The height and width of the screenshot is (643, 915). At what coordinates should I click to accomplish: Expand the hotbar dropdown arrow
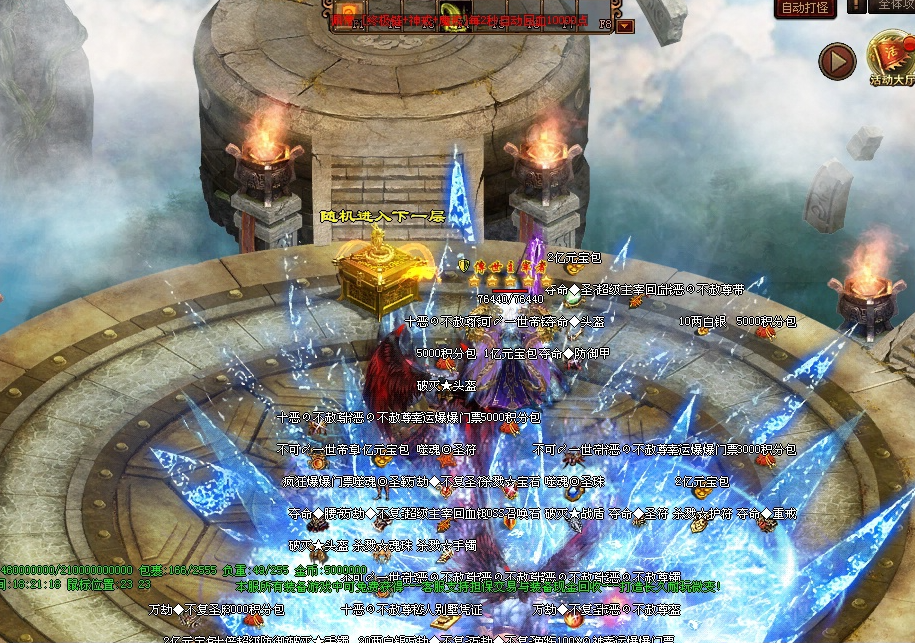625,26
